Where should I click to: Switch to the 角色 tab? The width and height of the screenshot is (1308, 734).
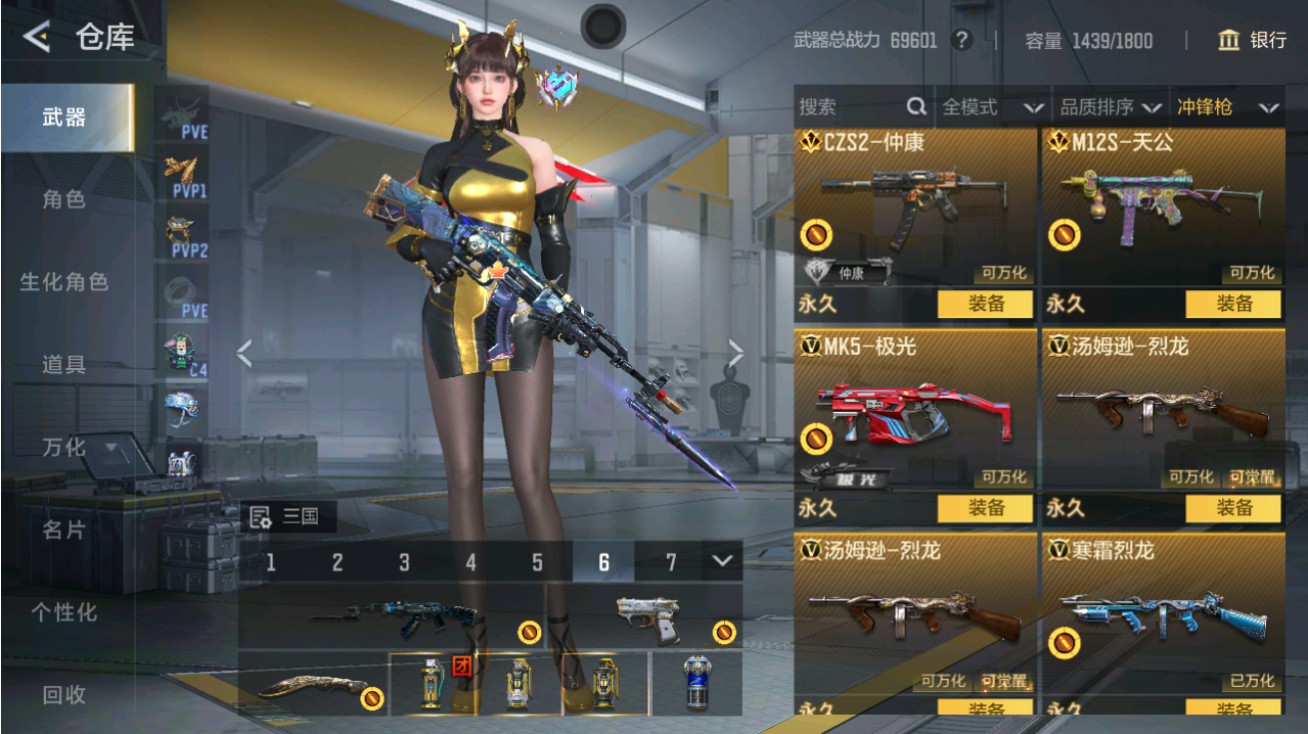[63, 198]
